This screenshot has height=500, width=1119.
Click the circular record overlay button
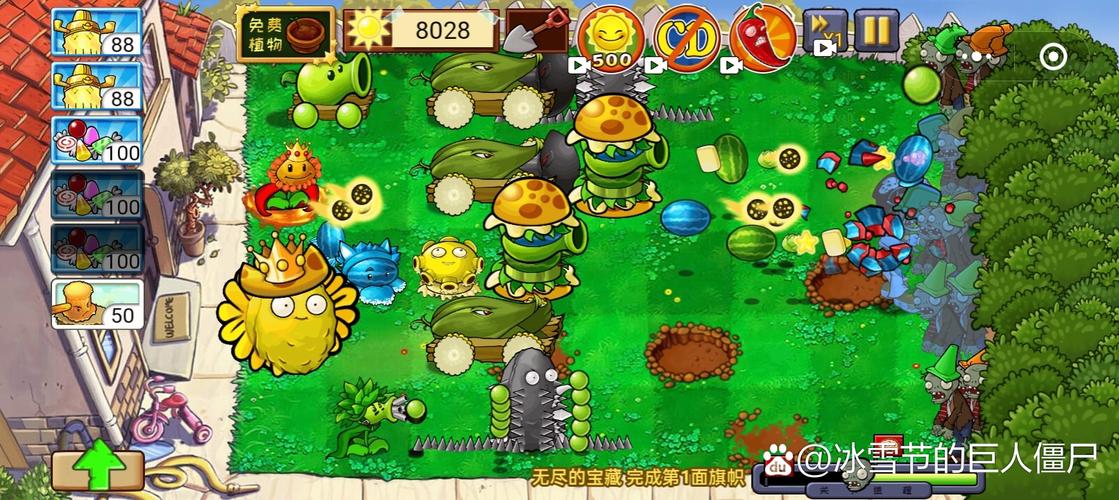coord(1053,57)
